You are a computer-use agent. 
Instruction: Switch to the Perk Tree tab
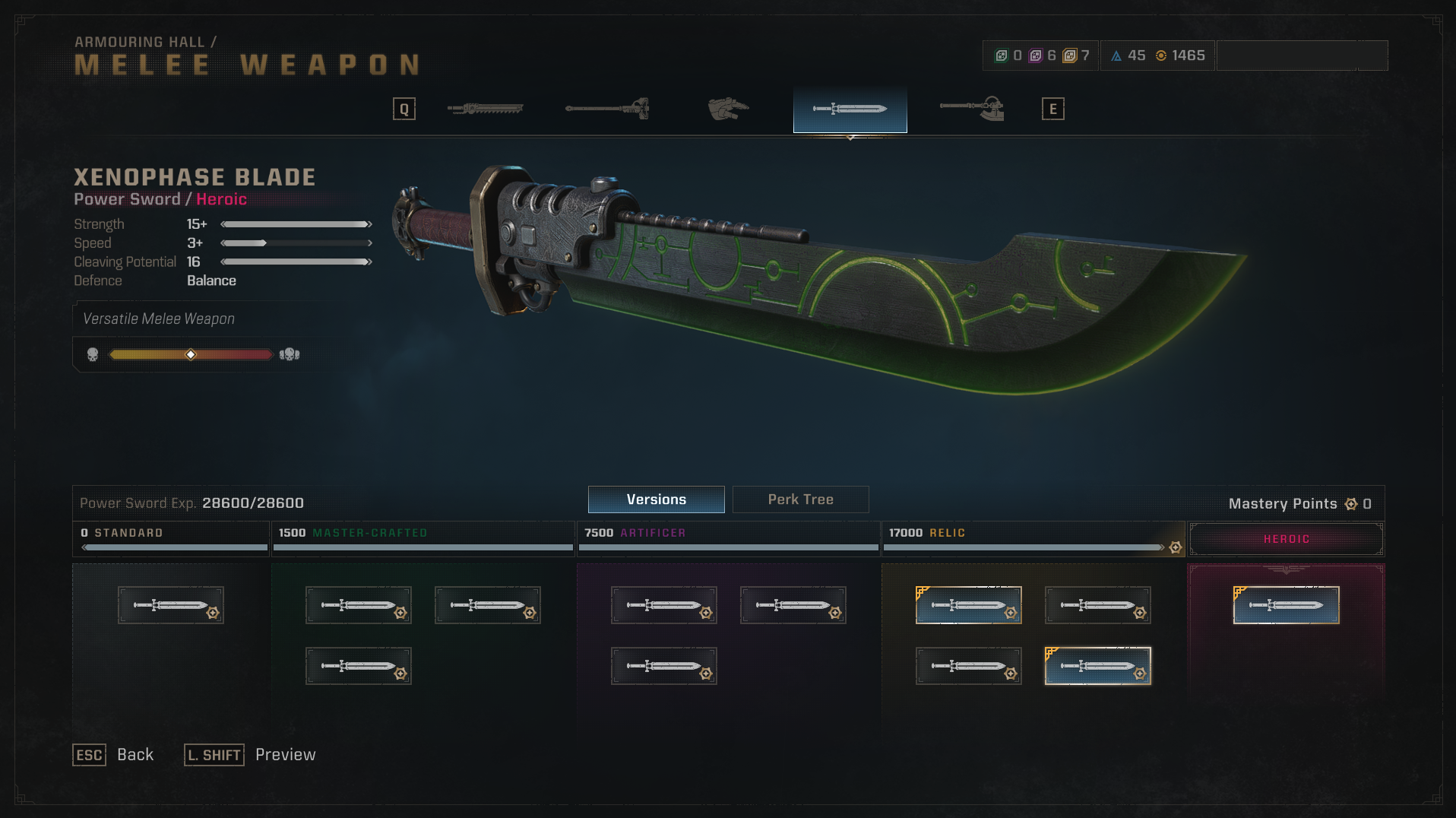point(800,499)
